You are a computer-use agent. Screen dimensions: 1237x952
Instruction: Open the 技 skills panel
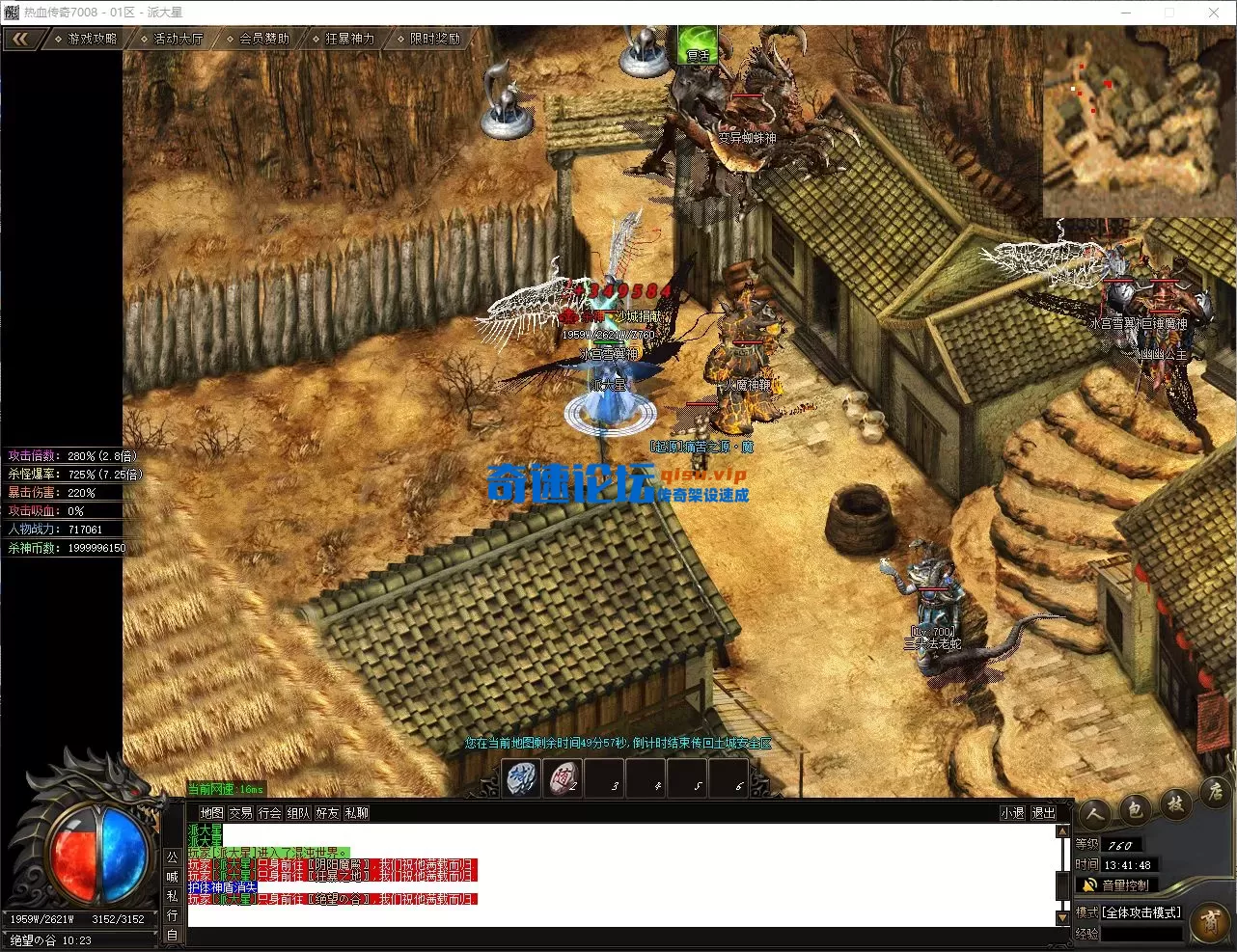click(x=1174, y=804)
